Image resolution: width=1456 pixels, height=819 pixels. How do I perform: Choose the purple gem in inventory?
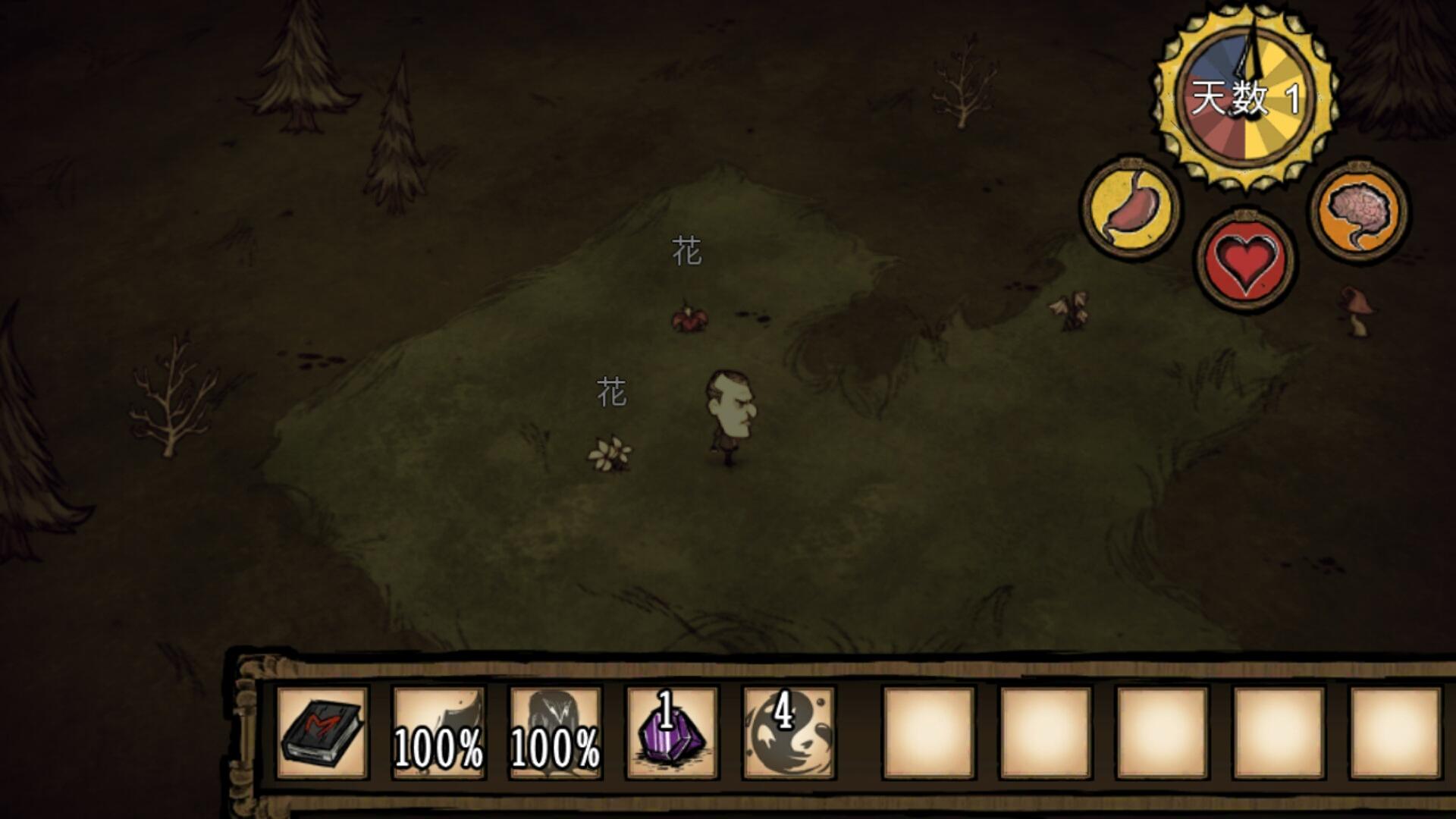[672, 733]
